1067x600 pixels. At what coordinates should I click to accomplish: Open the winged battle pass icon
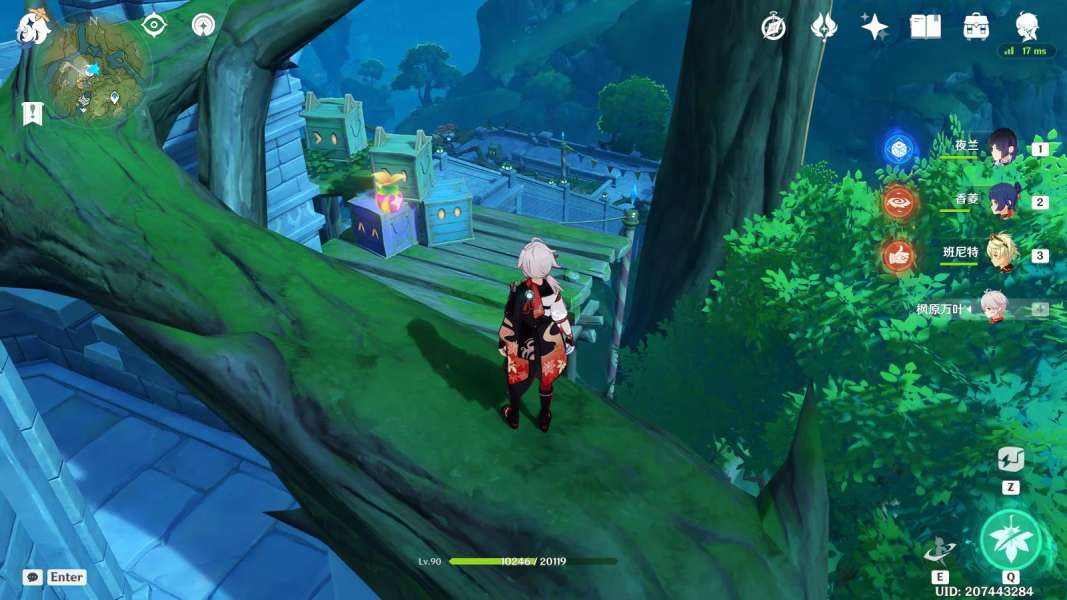[x=823, y=27]
